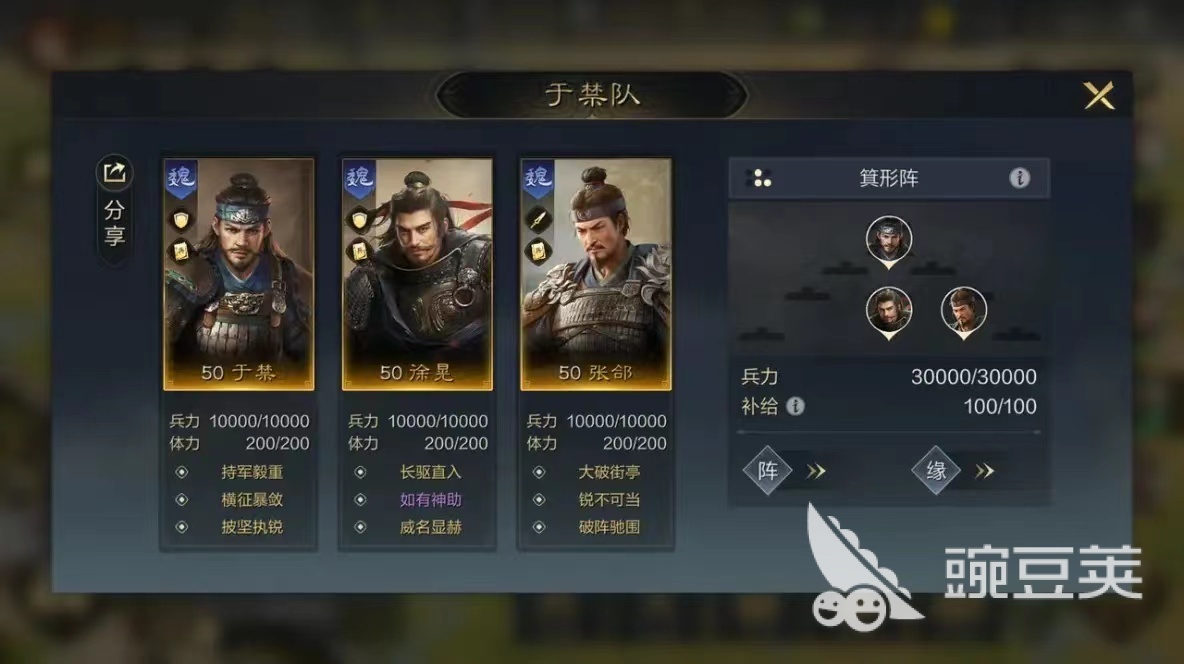Viewport: 1184px width, 664px height.
Task: Select the front general portrait in formation
Action: [x=888, y=240]
